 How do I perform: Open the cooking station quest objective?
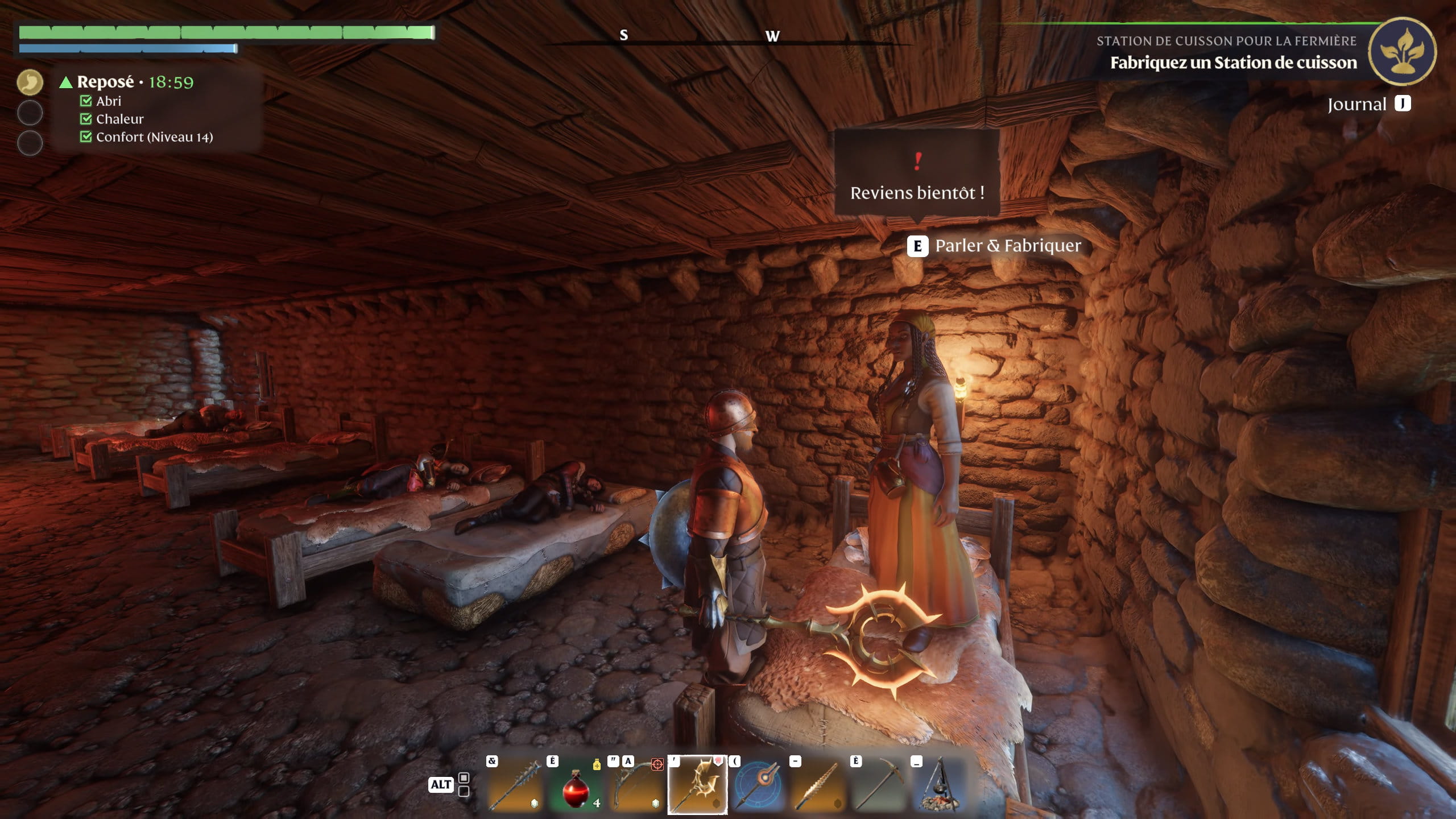pyautogui.click(x=1233, y=63)
